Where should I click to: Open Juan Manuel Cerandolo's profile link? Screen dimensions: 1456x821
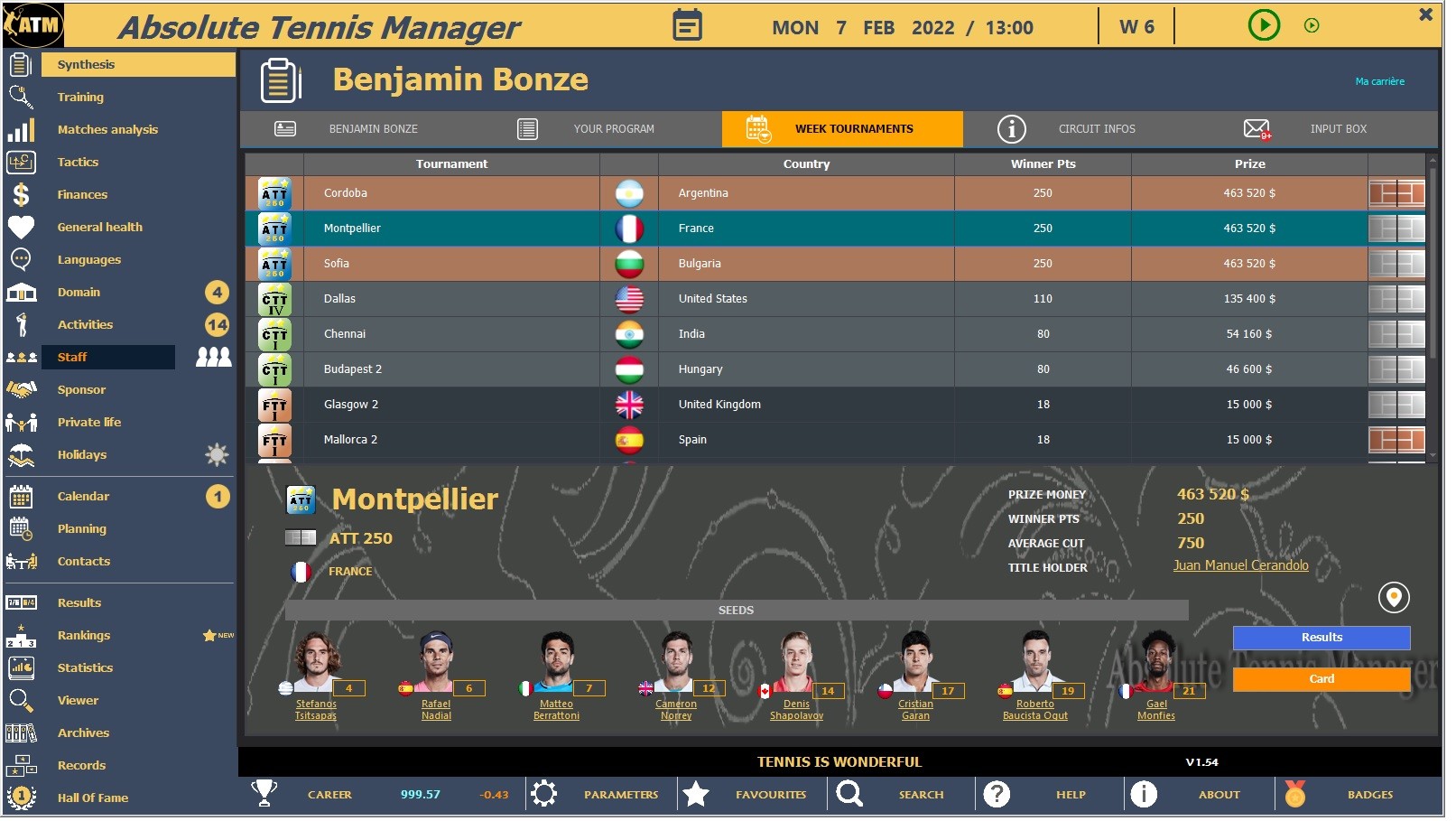pos(1240,564)
